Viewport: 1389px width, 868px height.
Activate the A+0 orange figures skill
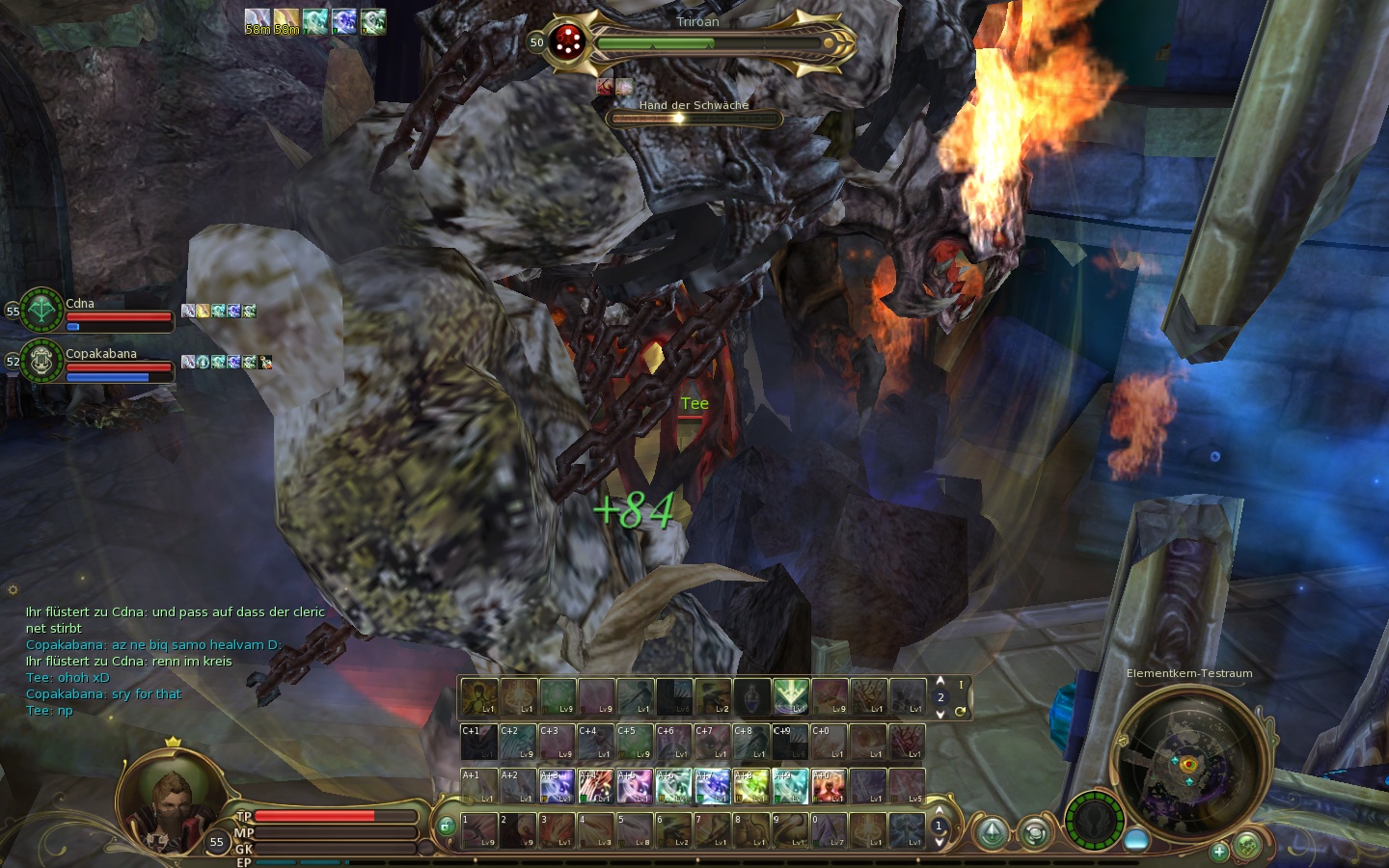(829, 786)
